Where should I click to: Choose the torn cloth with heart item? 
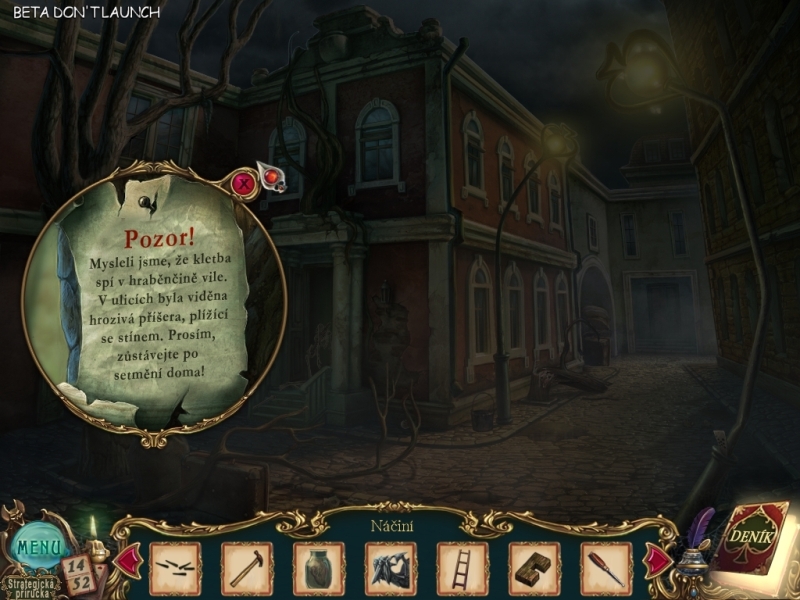pyautogui.click(x=391, y=568)
